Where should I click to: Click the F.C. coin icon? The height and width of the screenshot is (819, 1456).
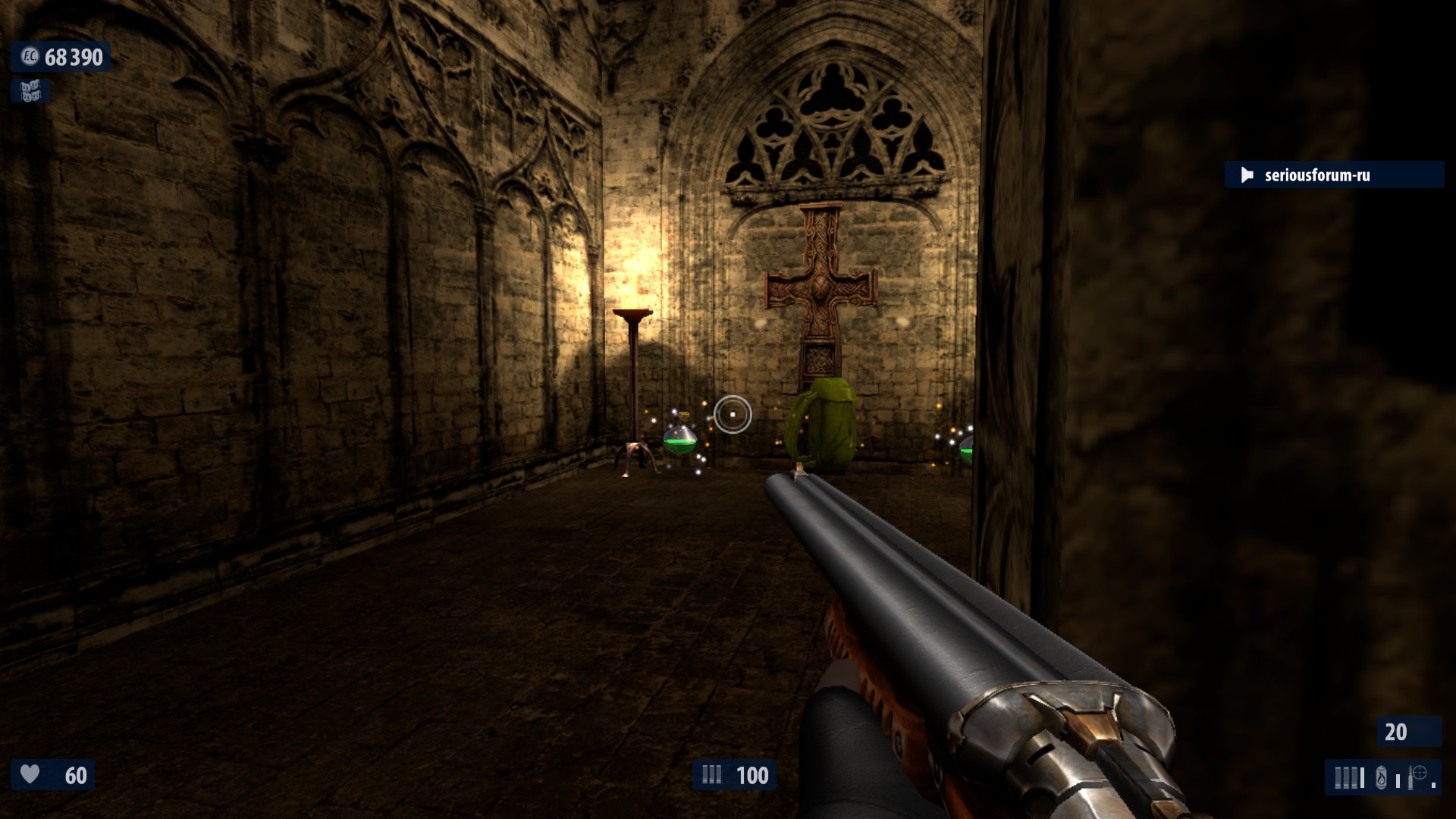(30, 57)
